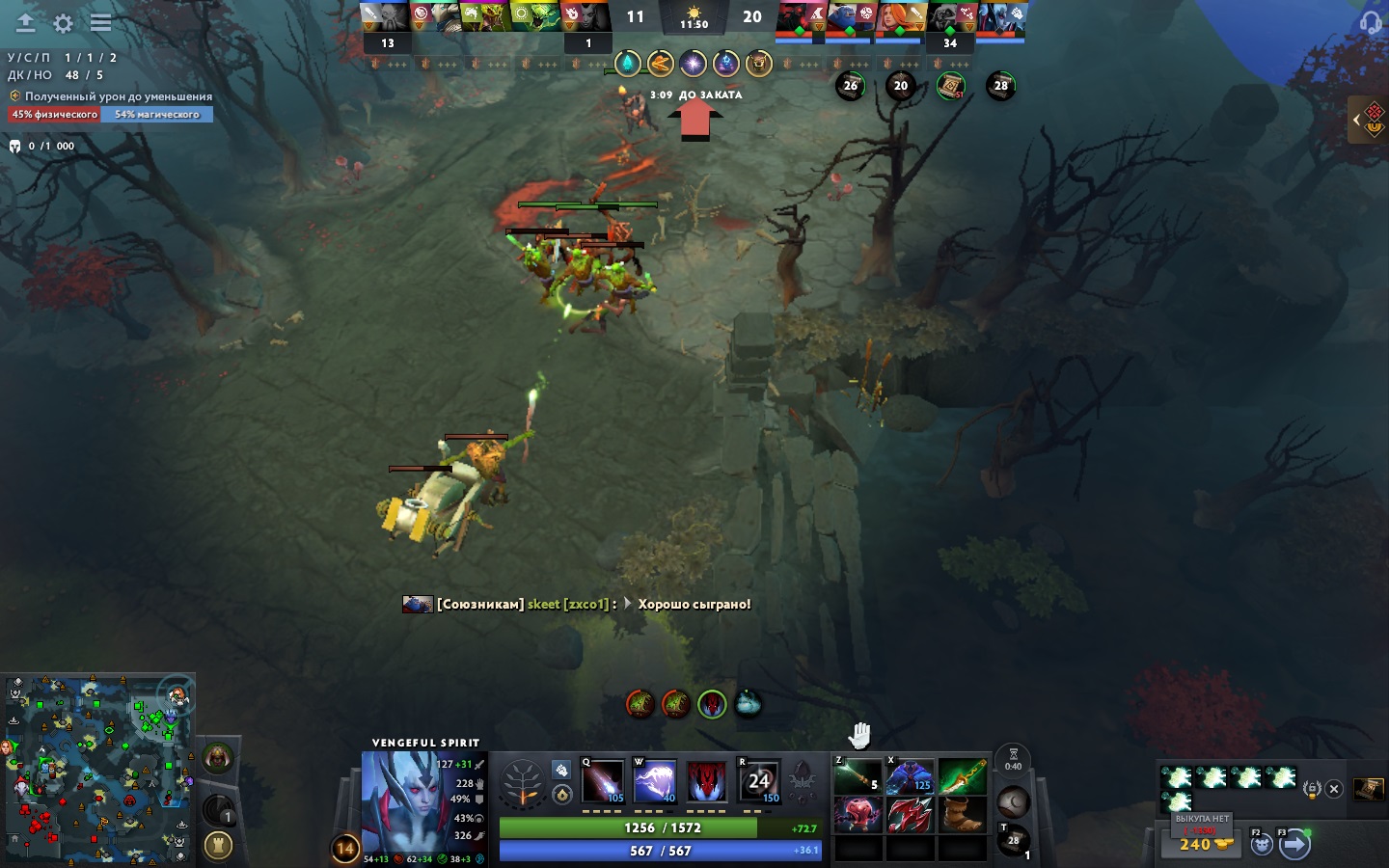This screenshot has height=868, width=1389.
Task: Clear the quick-buy items with the X
Action: tap(1334, 789)
